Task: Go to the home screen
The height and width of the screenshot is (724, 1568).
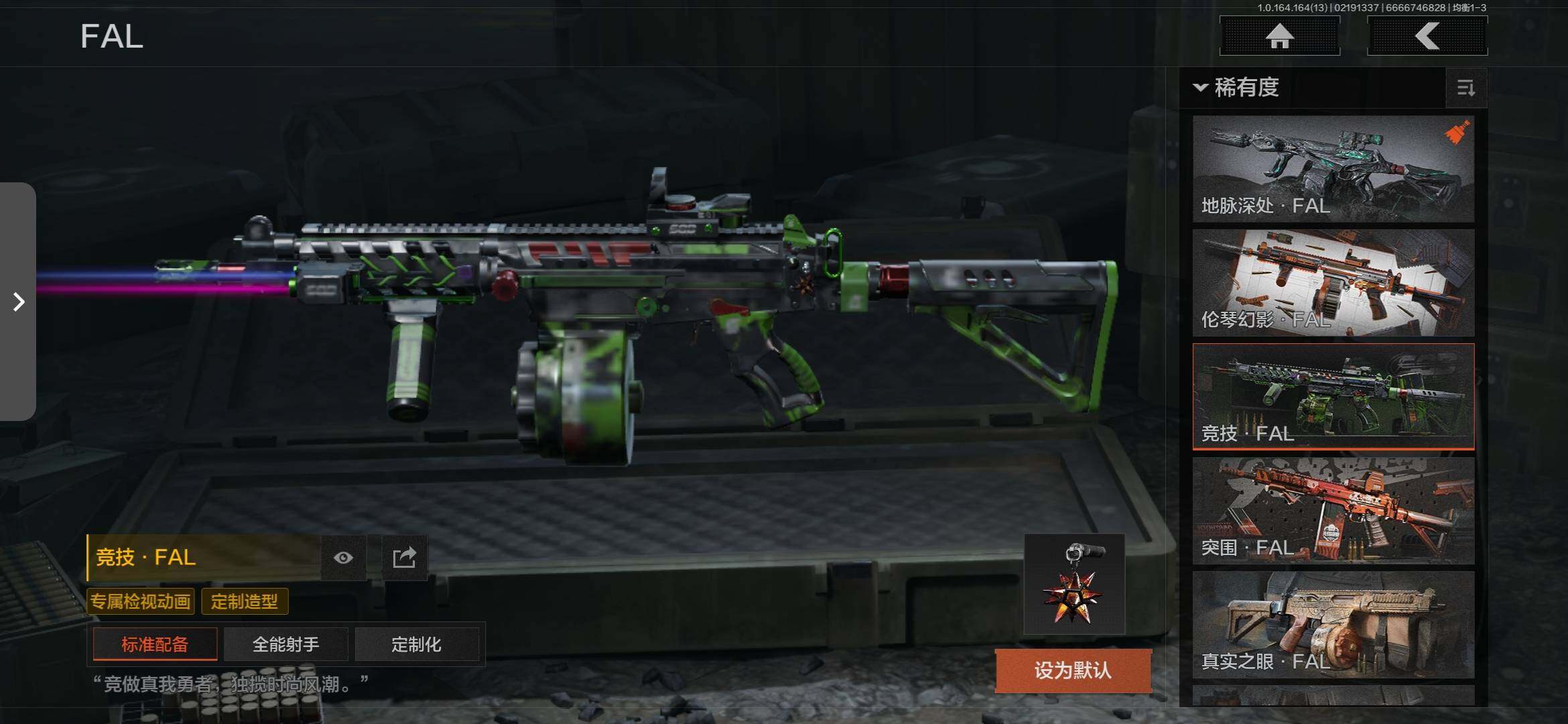Action: pos(1279,36)
